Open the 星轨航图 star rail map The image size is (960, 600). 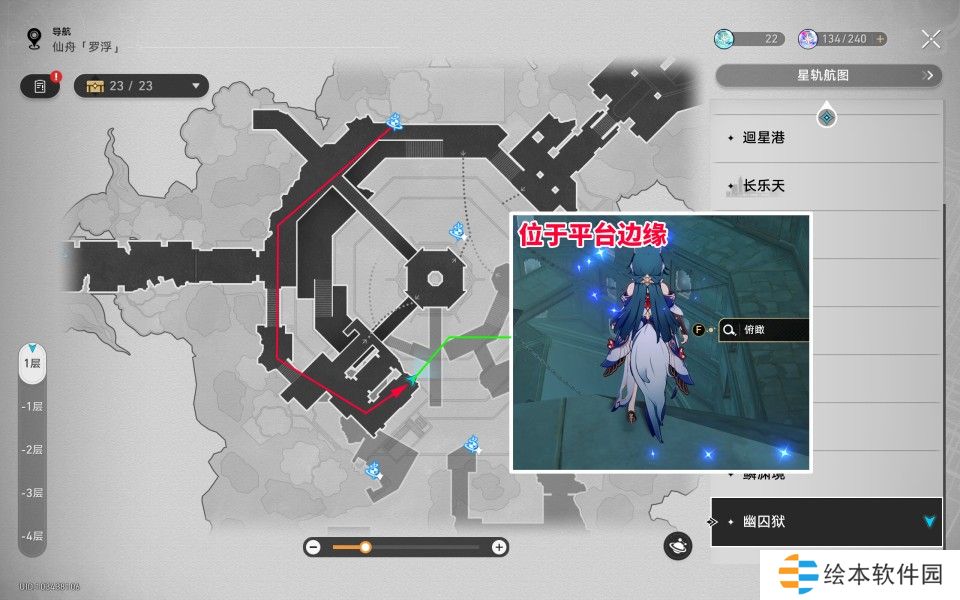click(x=828, y=75)
